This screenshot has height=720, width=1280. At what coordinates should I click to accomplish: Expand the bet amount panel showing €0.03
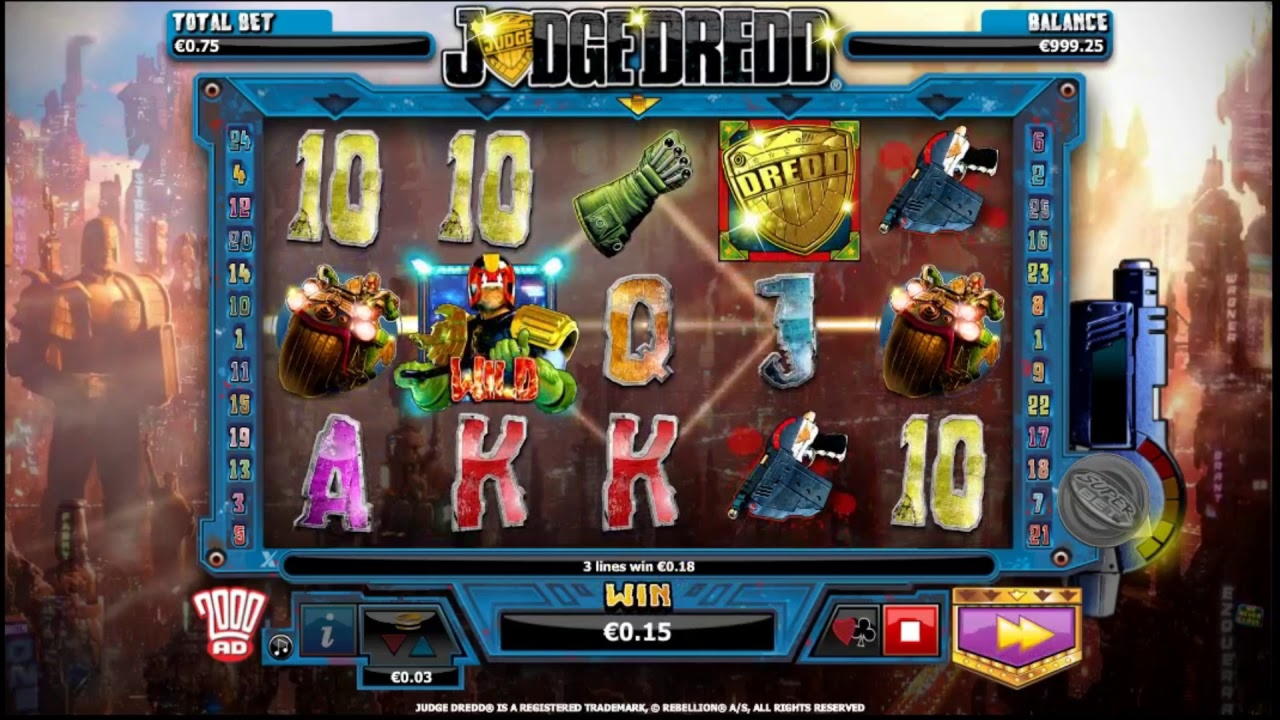coord(413,676)
